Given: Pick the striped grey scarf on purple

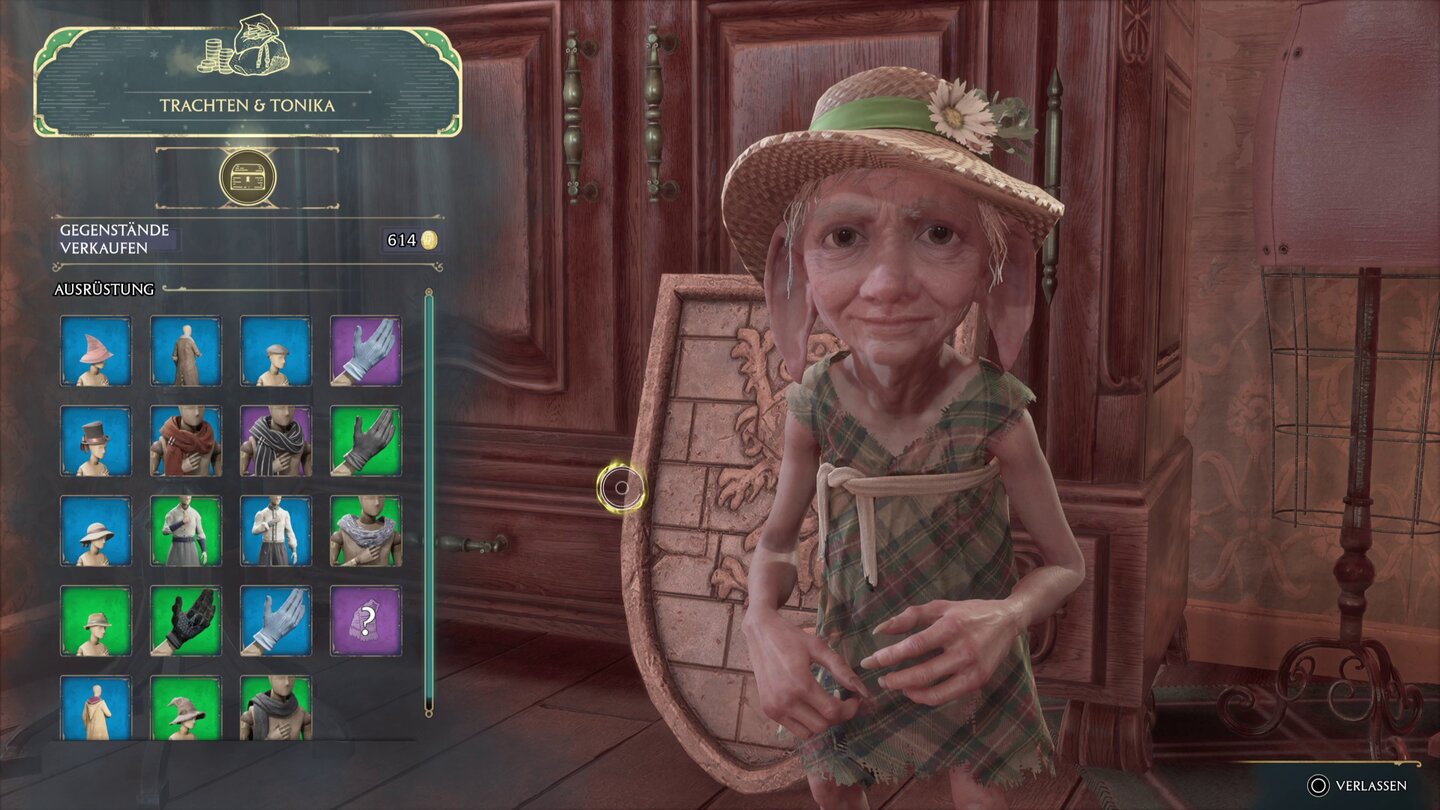Looking at the screenshot, I should [x=276, y=441].
